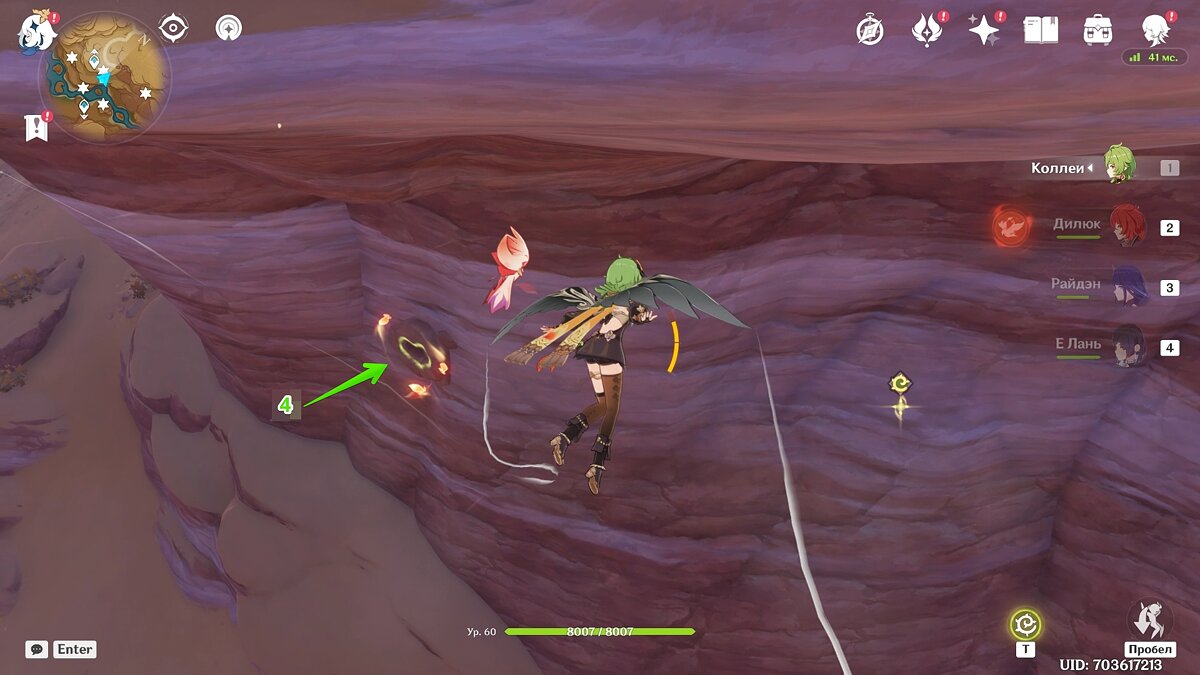Screen dimensions: 1200x675
Task: Open the character screen icon
Action: 1157,30
